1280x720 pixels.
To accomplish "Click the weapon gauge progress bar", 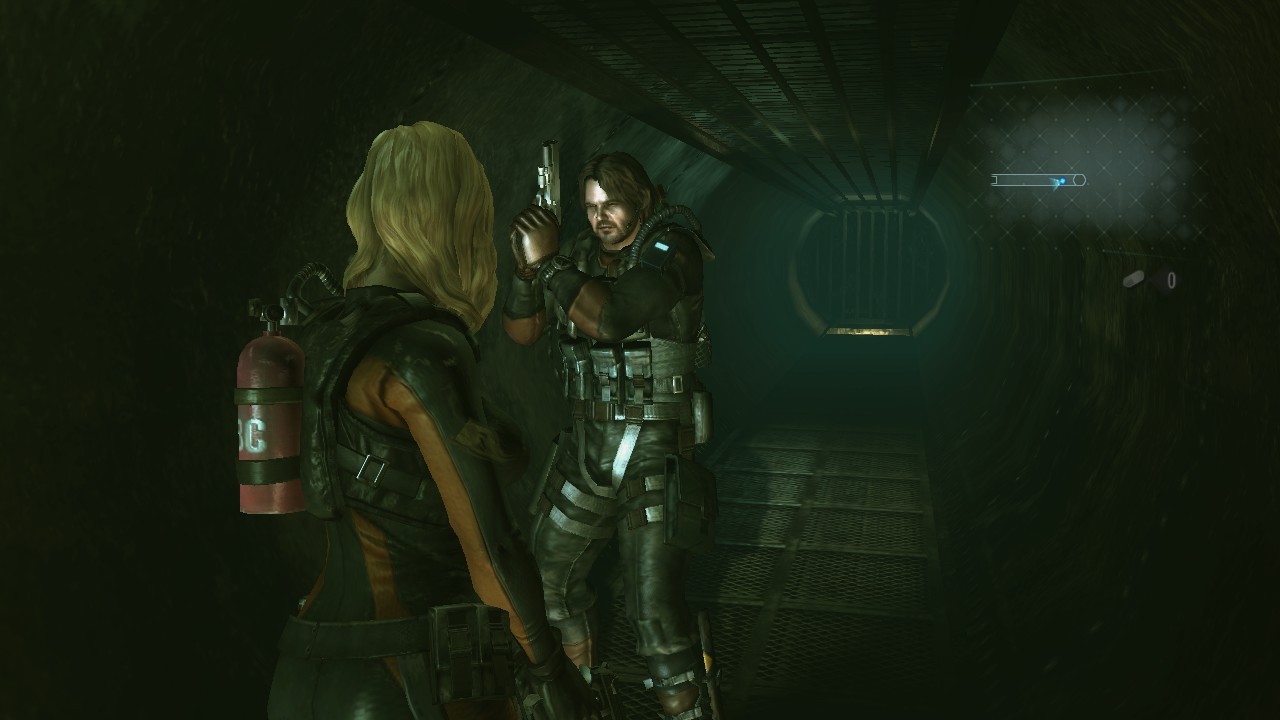I will pos(1030,180).
